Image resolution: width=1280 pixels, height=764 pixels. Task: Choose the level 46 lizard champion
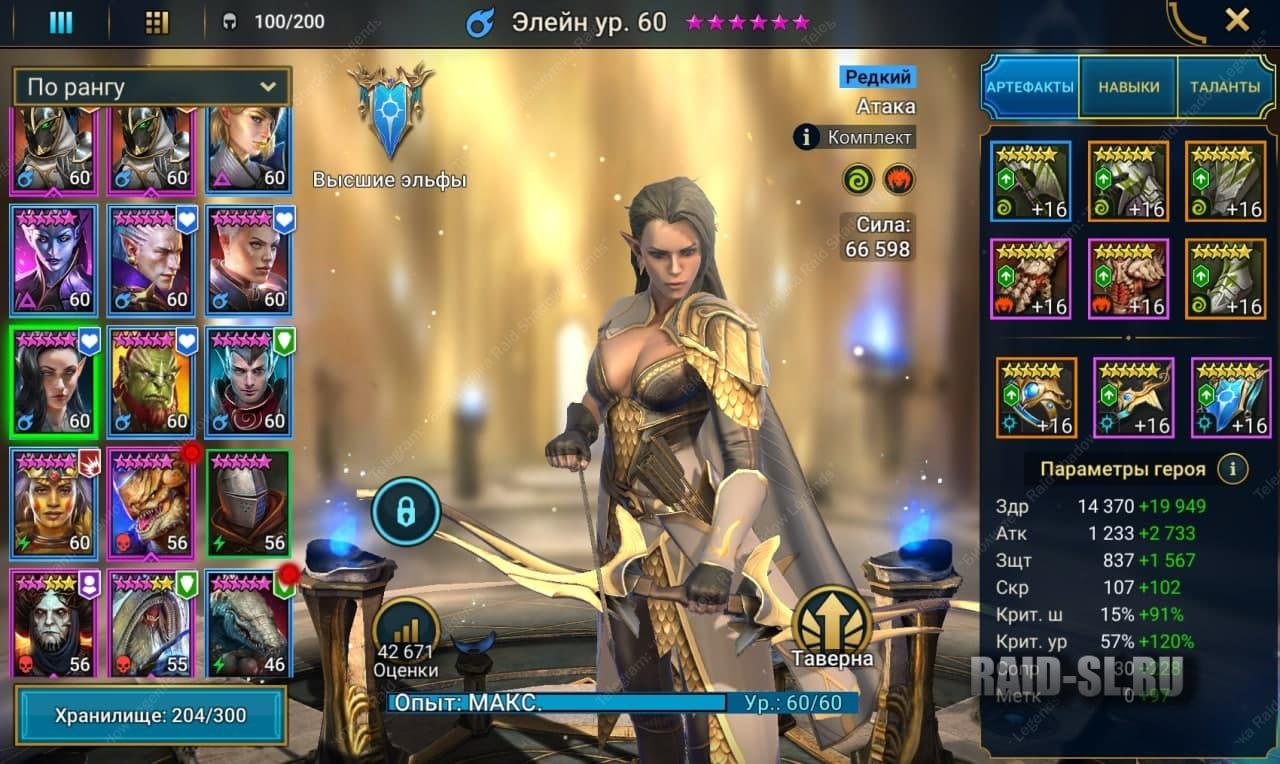click(x=248, y=624)
